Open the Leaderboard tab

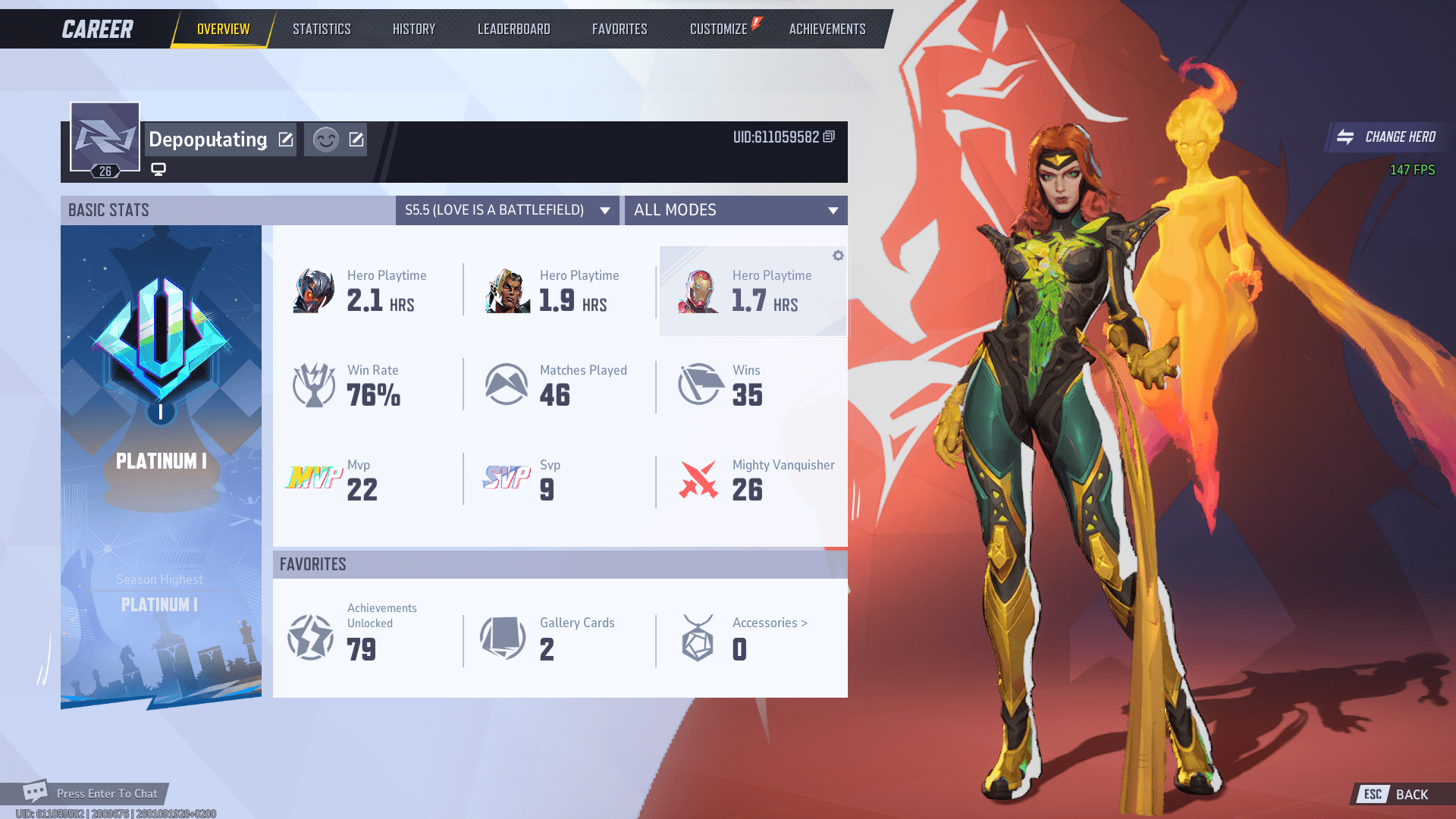(x=513, y=29)
